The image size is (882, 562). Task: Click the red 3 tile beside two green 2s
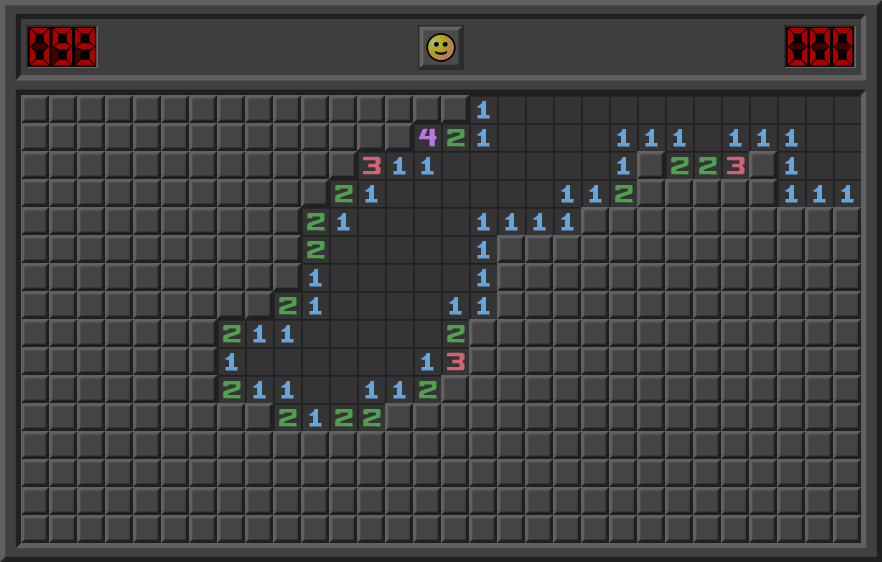click(736, 165)
